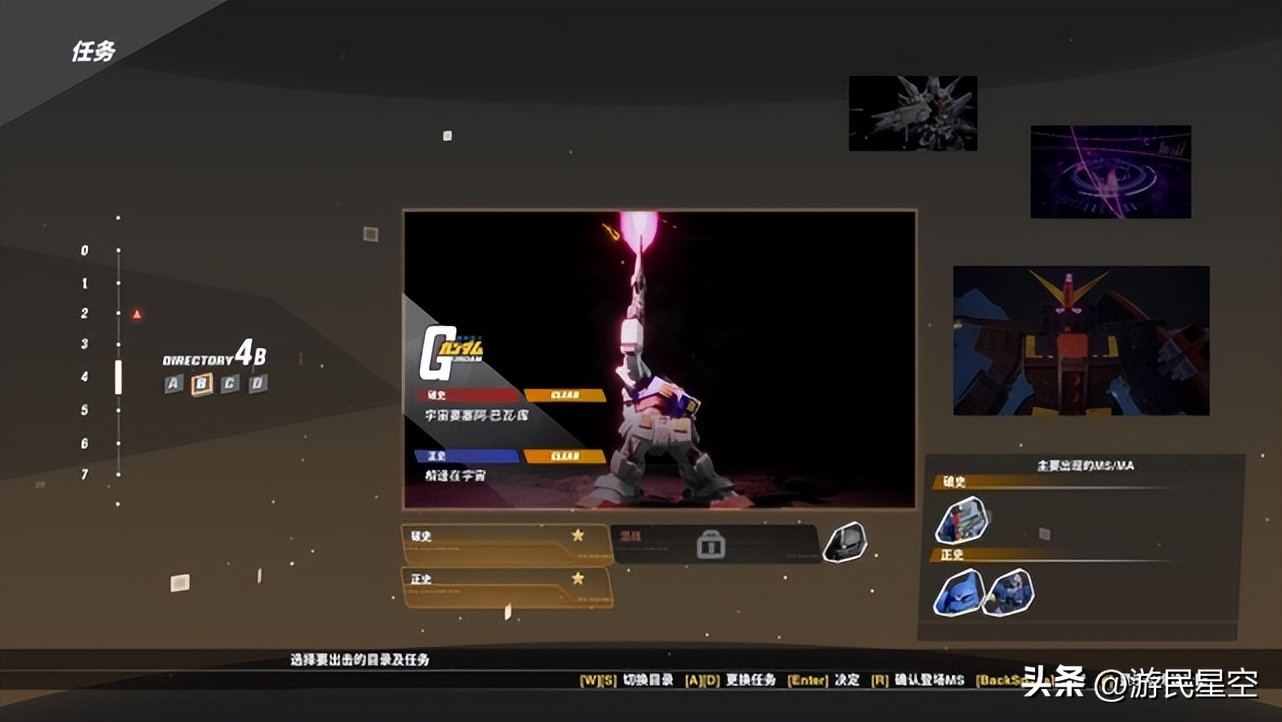The width and height of the screenshot is (1282, 722).
Task: Switch to sub-directory A
Action: point(174,384)
